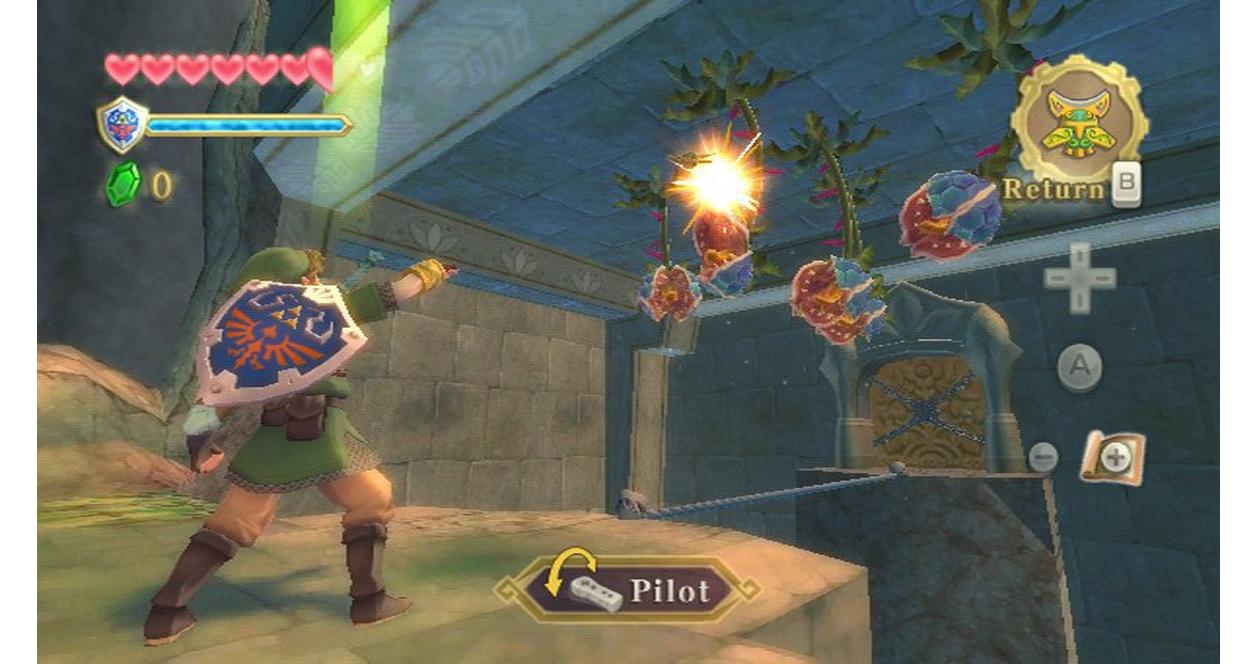Select the Beetle item icon
Image resolution: width=1256 pixels, height=664 pixels.
(1077, 120)
